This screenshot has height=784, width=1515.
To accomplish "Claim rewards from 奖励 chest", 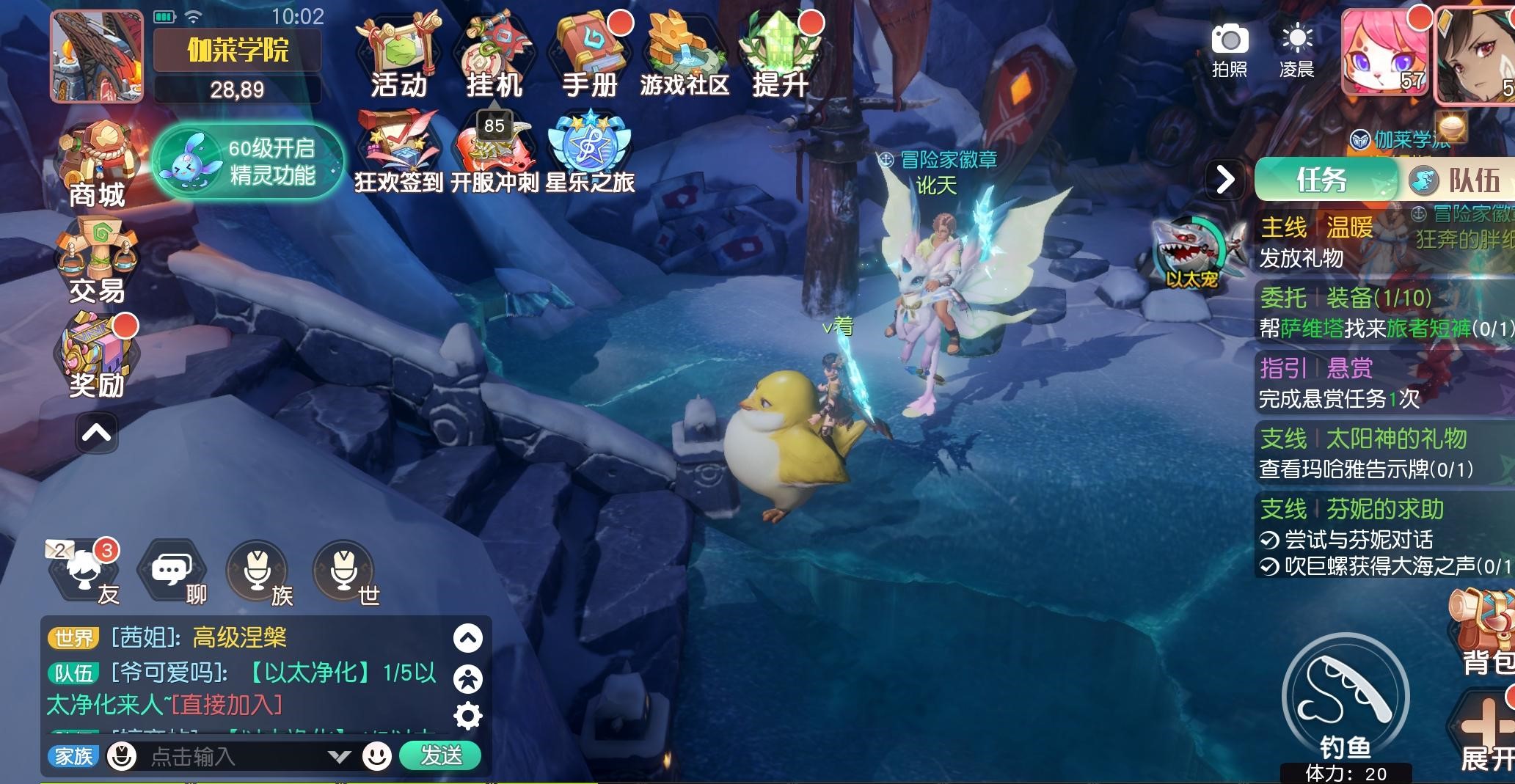I will point(97,356).
